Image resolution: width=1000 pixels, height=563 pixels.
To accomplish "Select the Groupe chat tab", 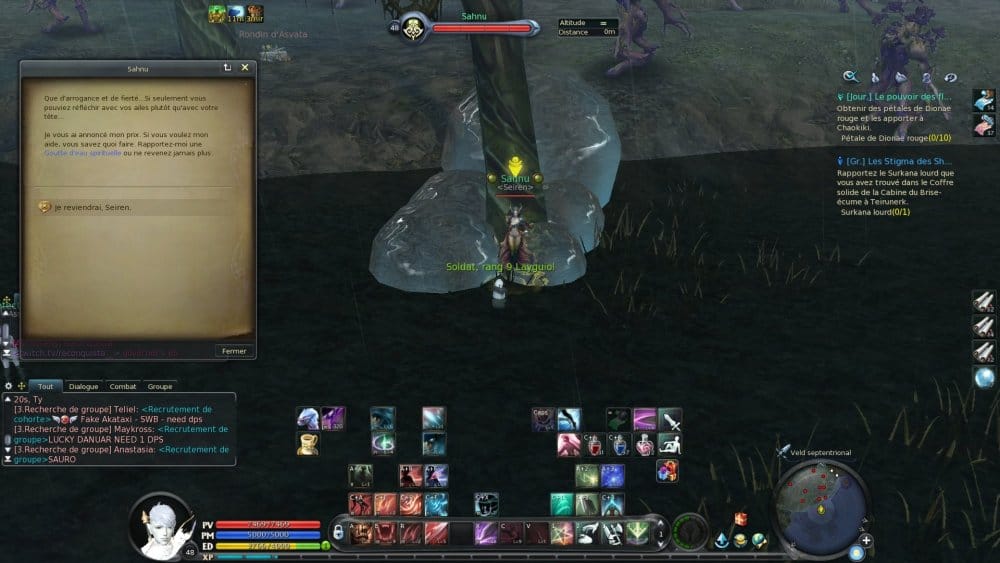I will point(160,386).
